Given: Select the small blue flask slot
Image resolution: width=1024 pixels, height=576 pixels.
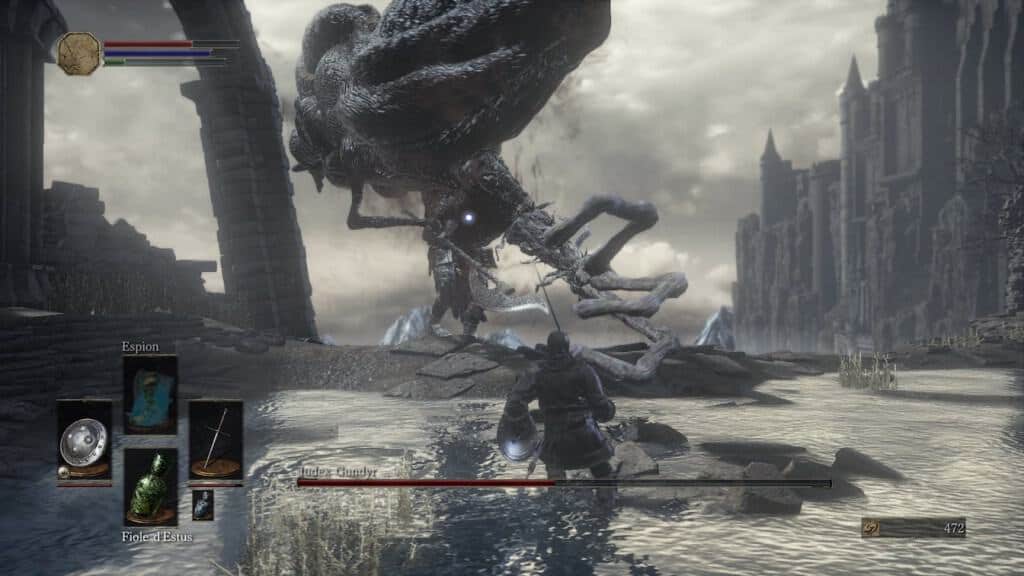Looking at the screenshot, I should click(202, 504).
